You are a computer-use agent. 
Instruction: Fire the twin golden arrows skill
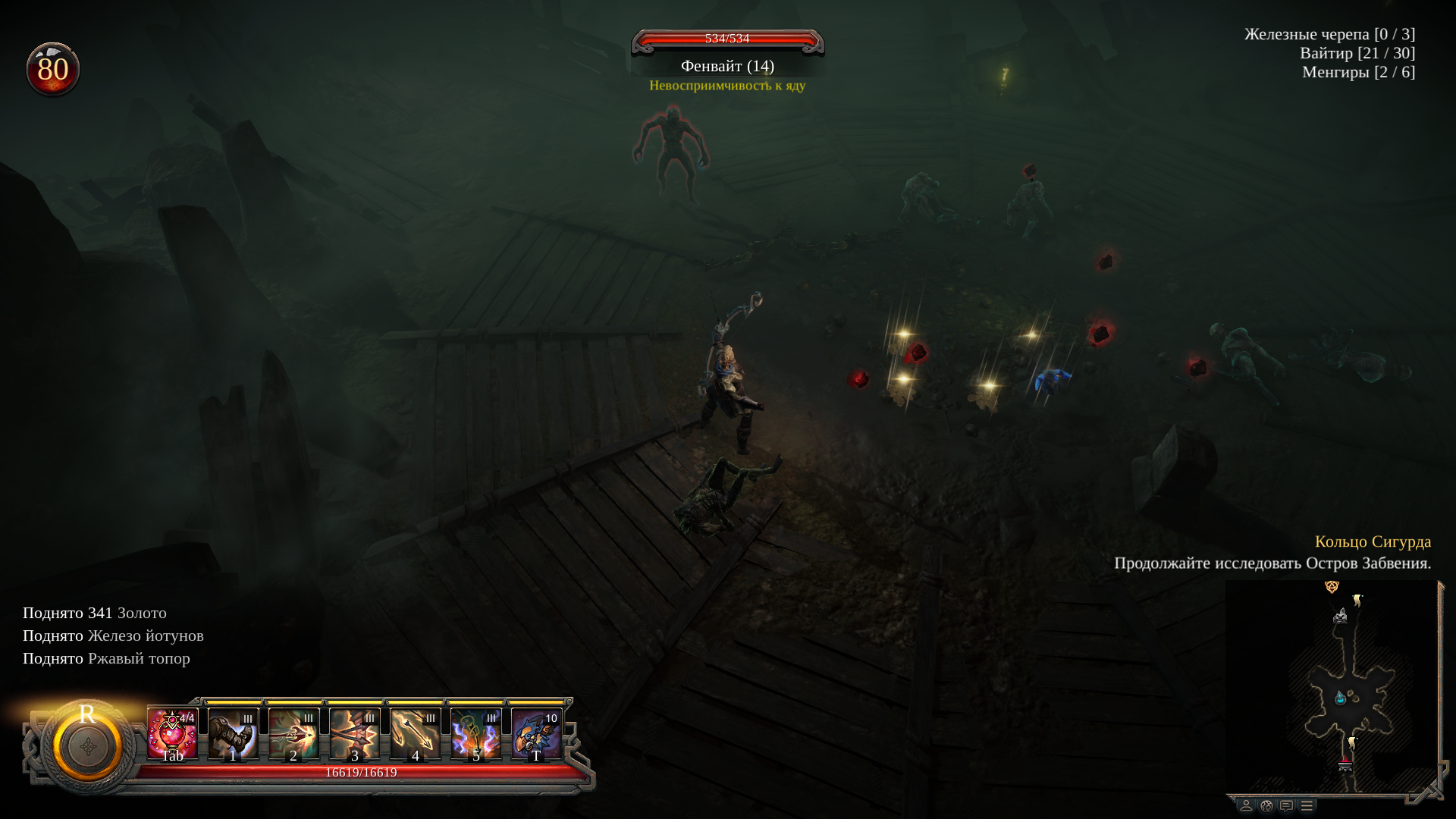tap(415, 733)
